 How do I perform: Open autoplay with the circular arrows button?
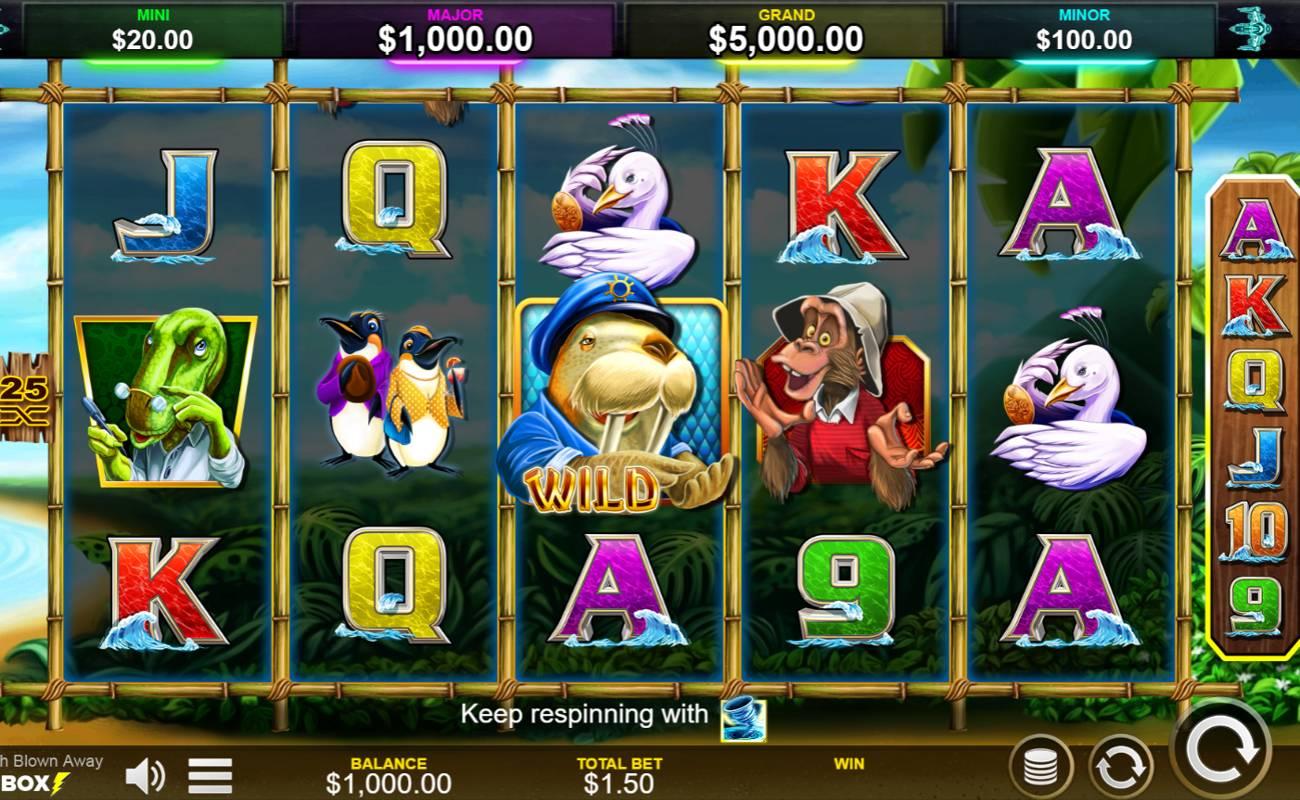coord(1120,768)
